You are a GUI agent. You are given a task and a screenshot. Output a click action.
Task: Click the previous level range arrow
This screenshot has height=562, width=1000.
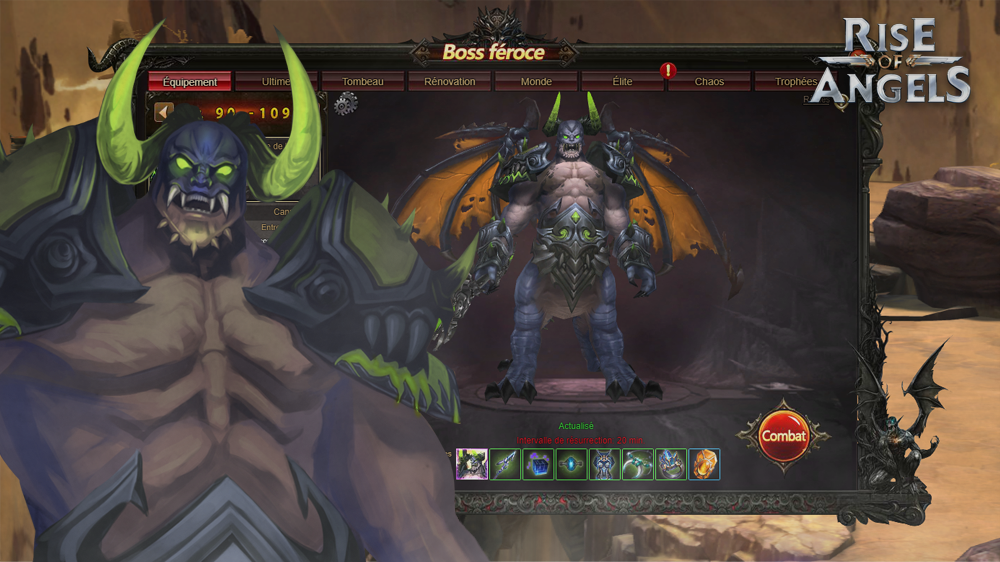[164, 111]
